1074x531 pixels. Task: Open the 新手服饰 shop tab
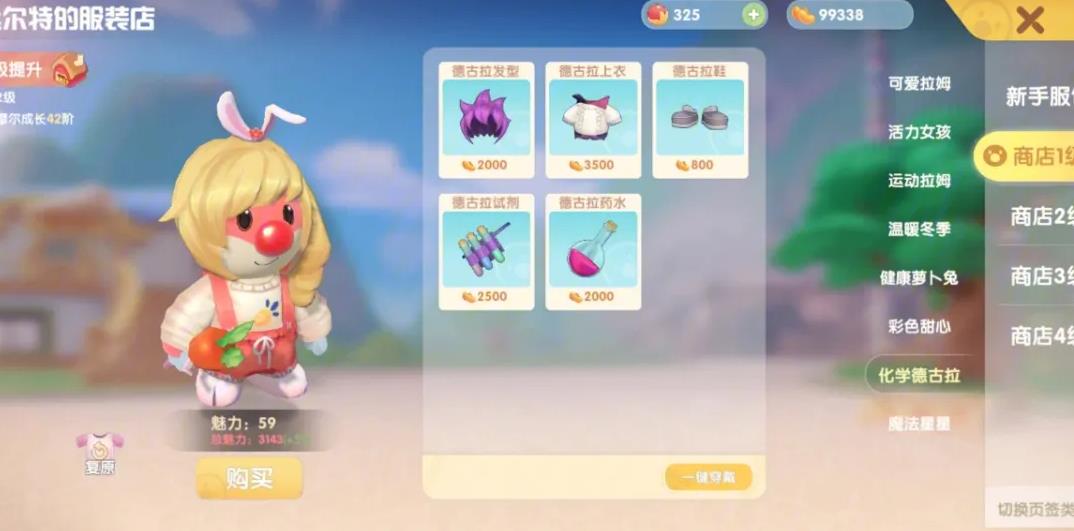(x=1040, y=97)
